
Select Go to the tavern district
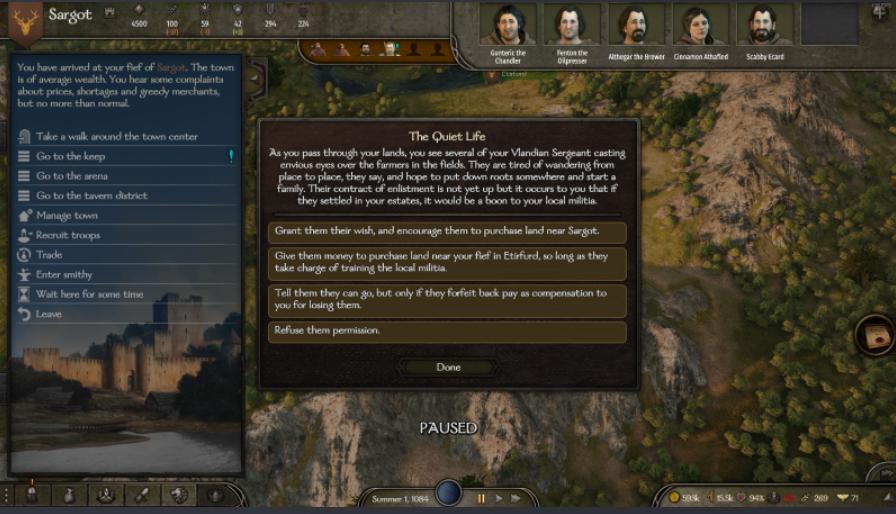(91, 196)
